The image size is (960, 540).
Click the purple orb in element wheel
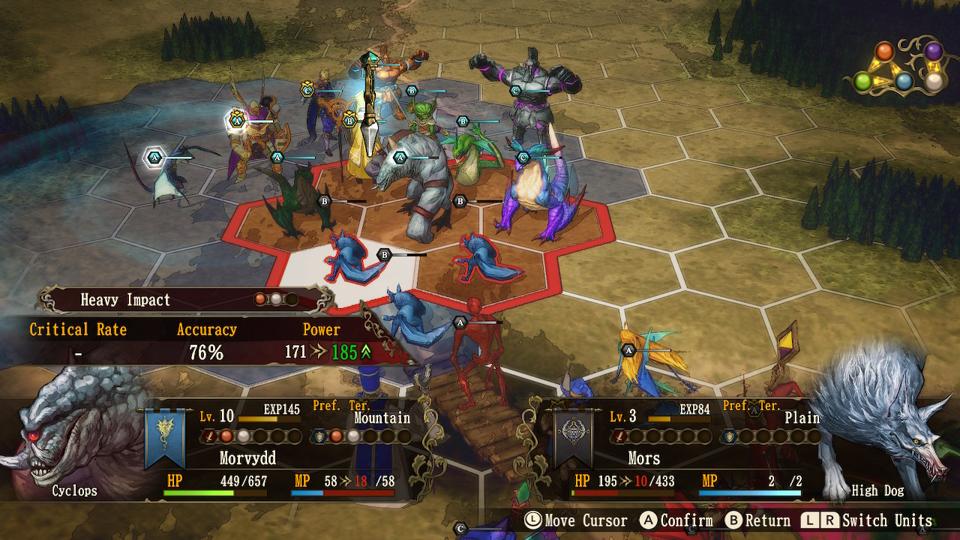tap(933, 52)
